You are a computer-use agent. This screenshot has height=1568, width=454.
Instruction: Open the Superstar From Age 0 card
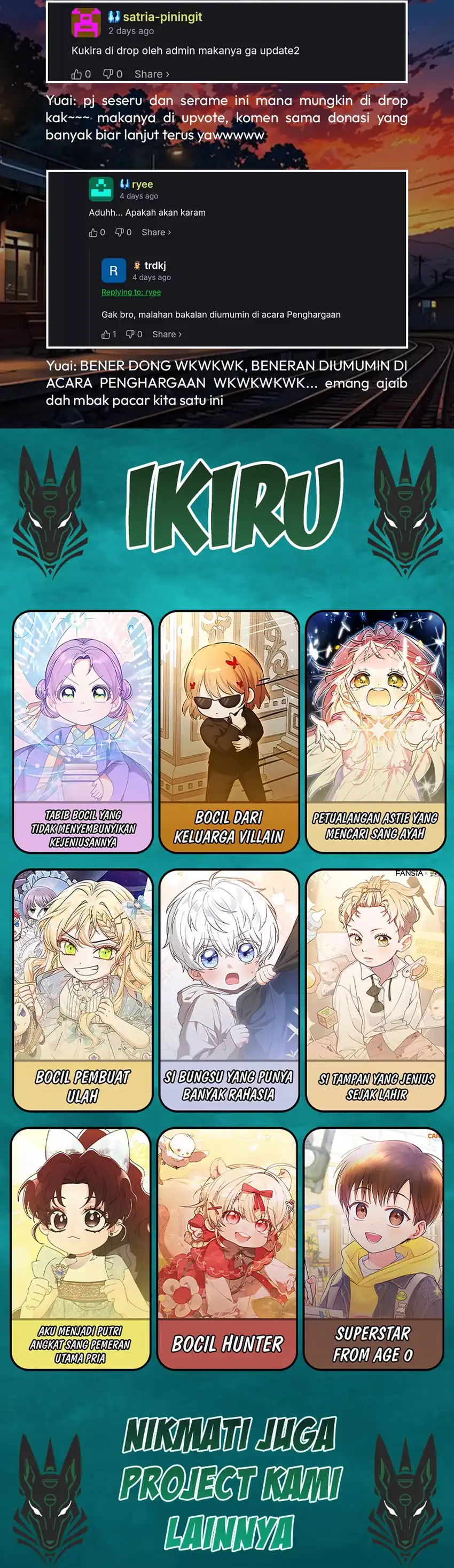click(373, 1248)
